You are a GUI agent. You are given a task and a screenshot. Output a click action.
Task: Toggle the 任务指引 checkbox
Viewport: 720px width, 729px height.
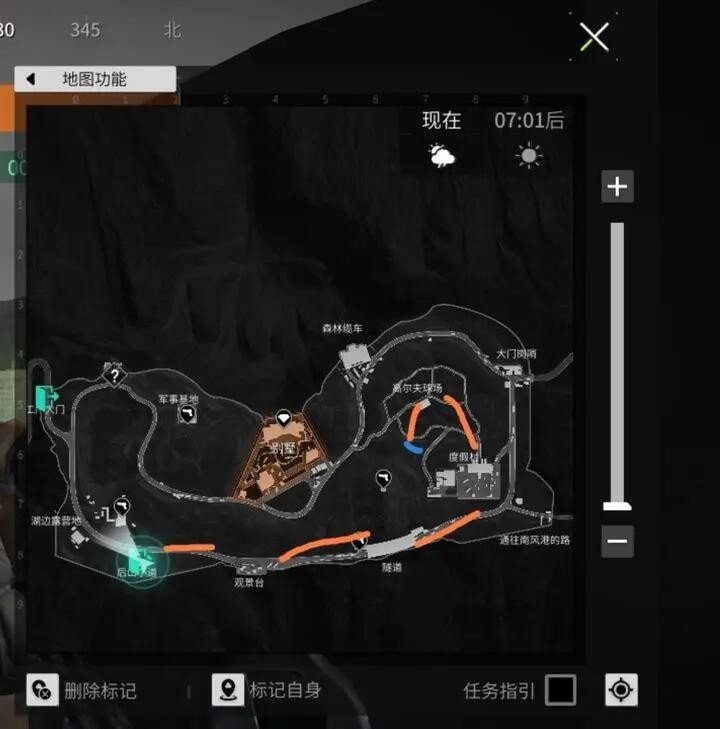[x=561, y=690]
